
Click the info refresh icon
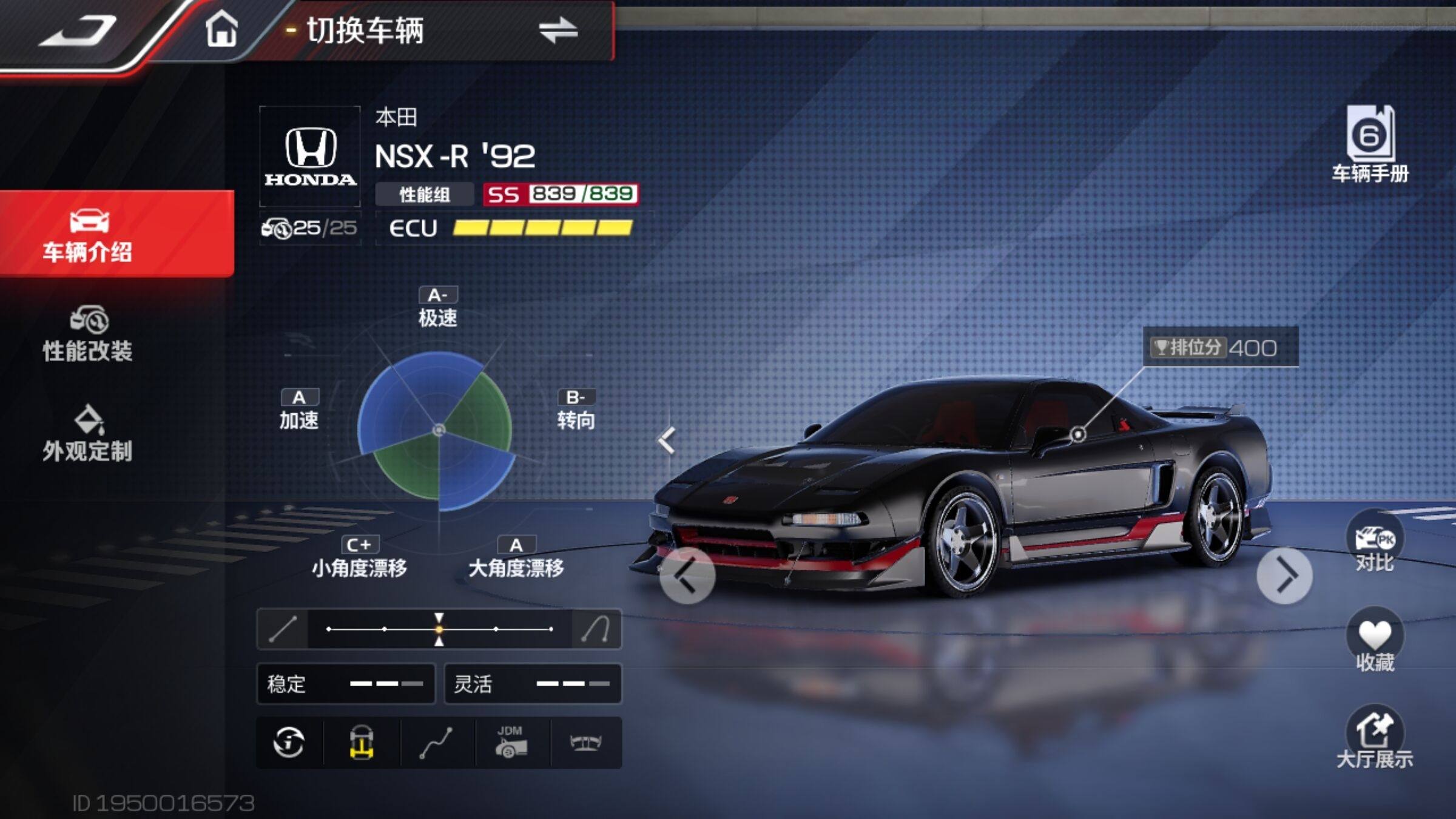click(289, 743)
